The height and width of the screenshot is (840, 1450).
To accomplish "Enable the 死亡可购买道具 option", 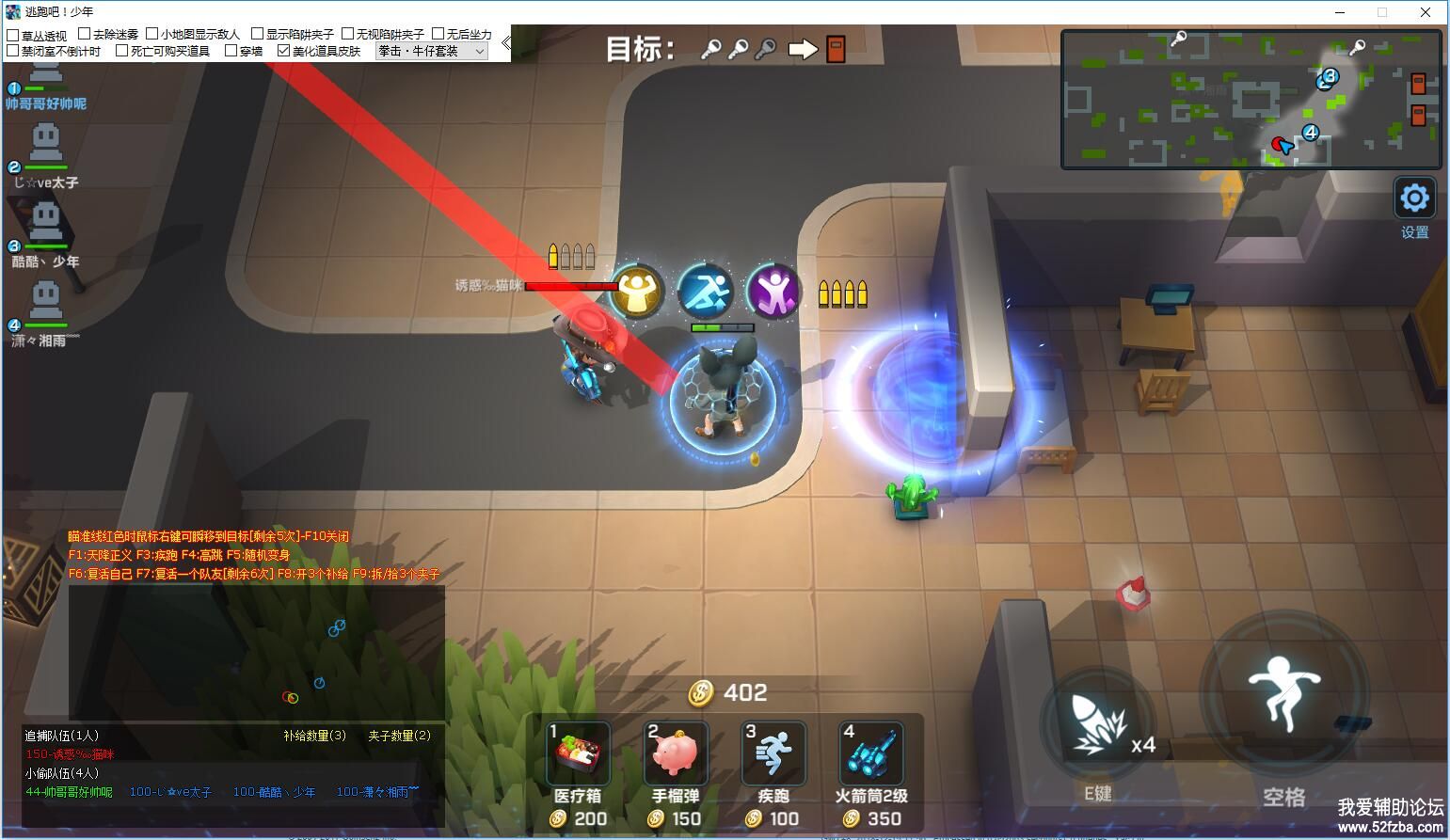I will click(122, 51).
